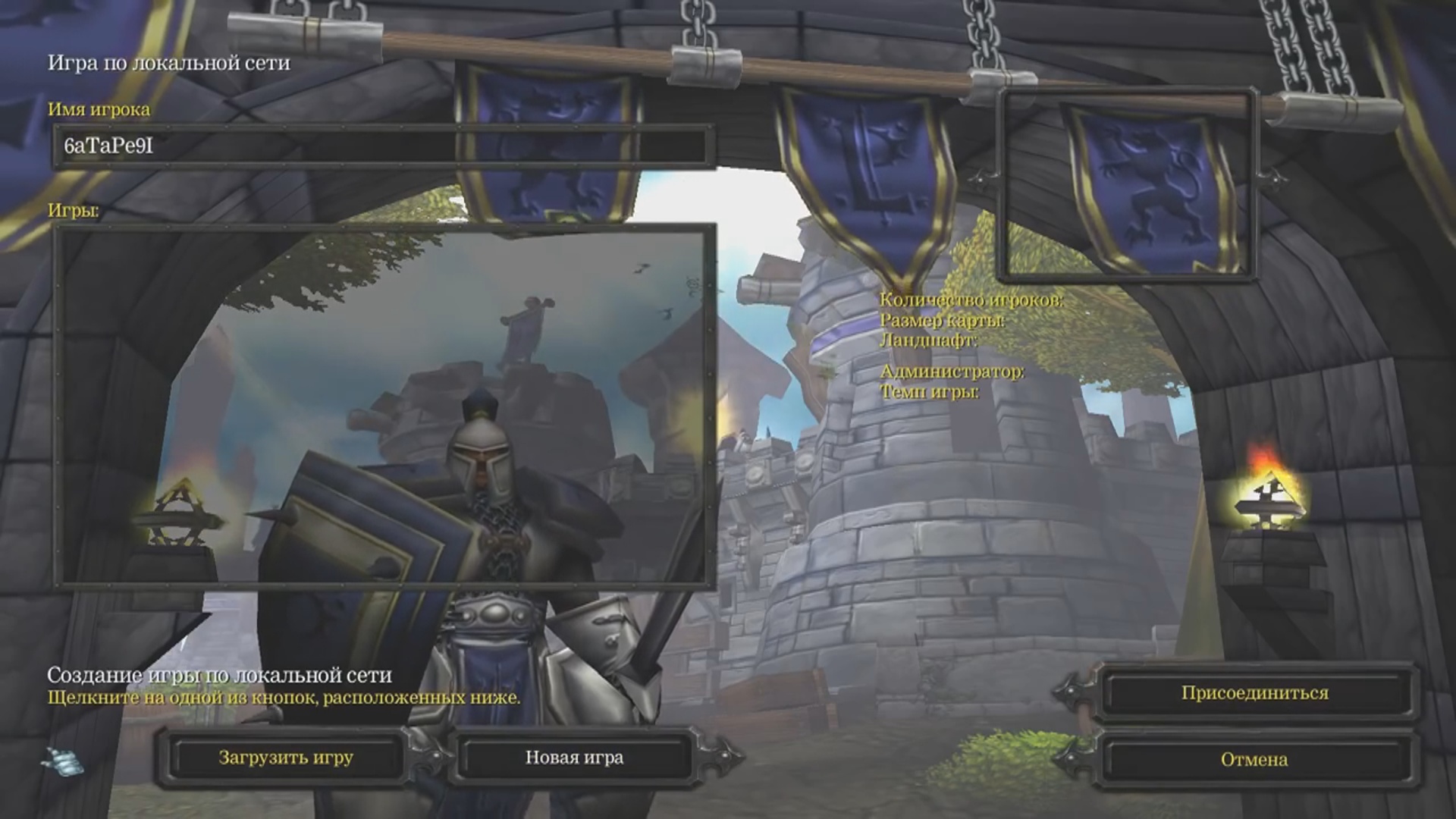
Task: Choose Присоединиться to join a game
Action: coord(1254,693)
